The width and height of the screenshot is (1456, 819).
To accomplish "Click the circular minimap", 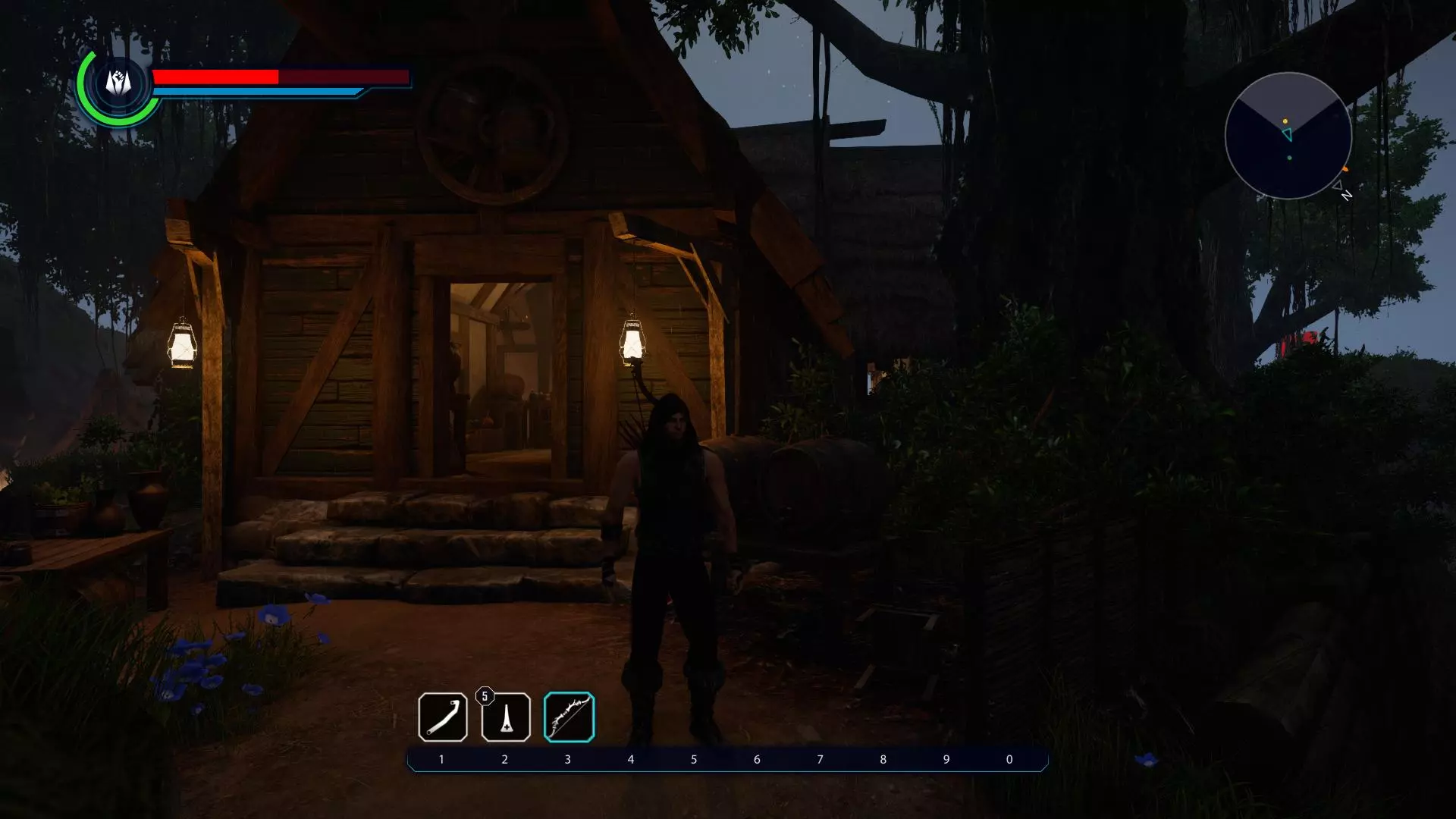I will [1288, 136].
